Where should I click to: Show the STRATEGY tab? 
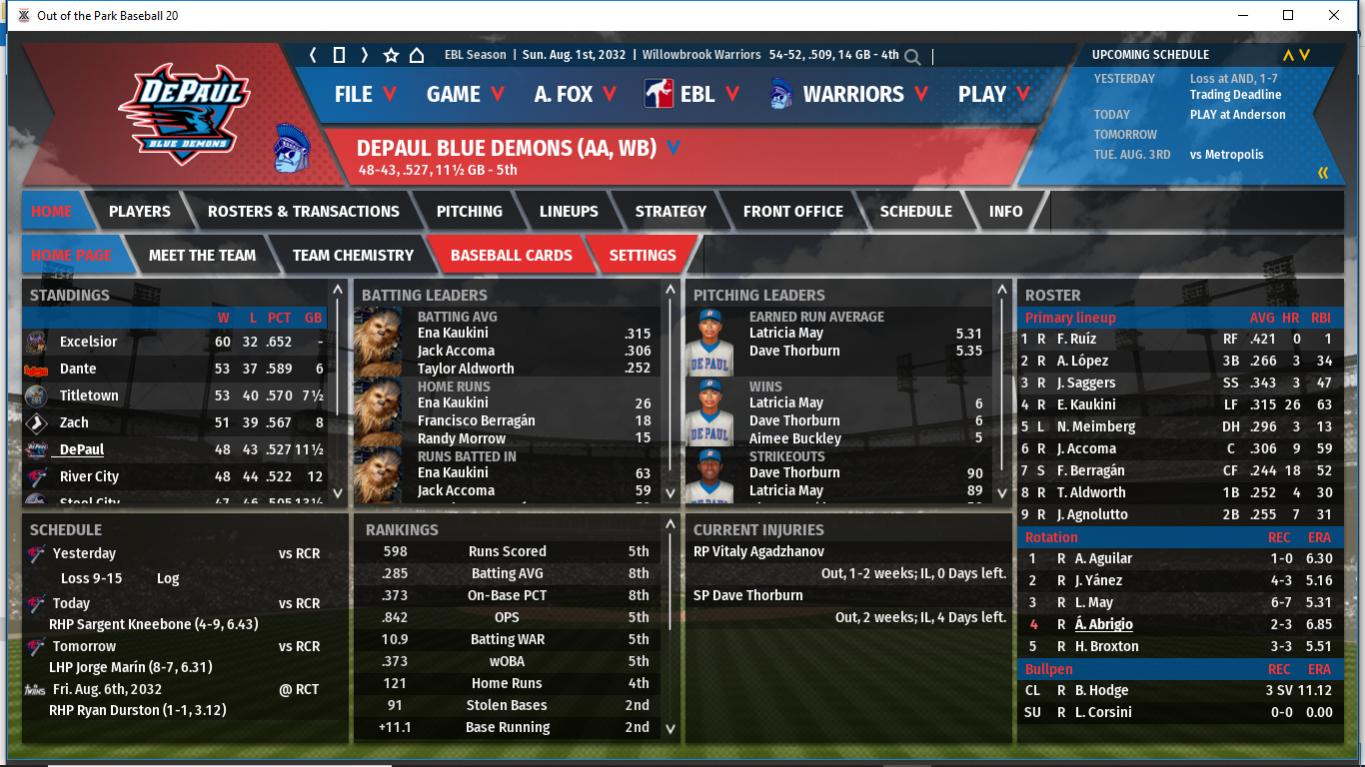click(670, 211)
